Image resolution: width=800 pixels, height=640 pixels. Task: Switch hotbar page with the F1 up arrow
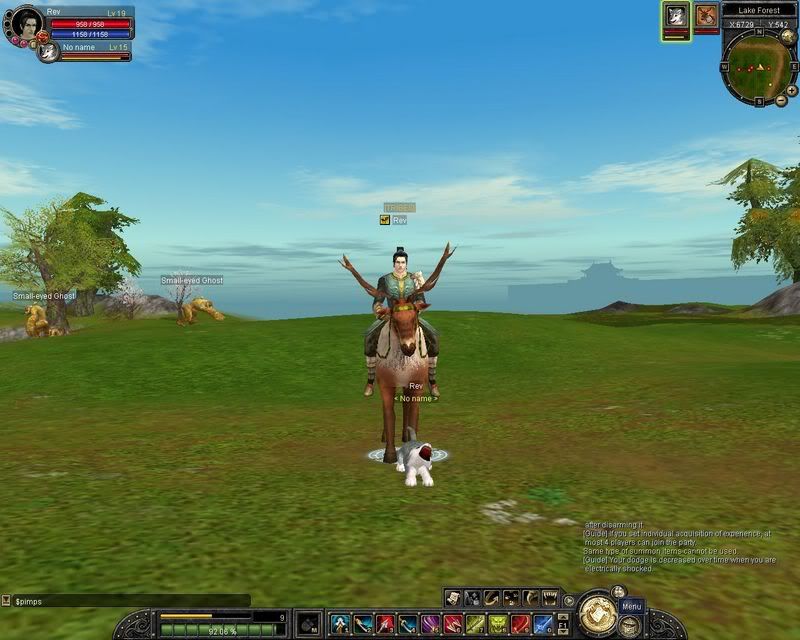pyautogui.click(x=563, y=618)
